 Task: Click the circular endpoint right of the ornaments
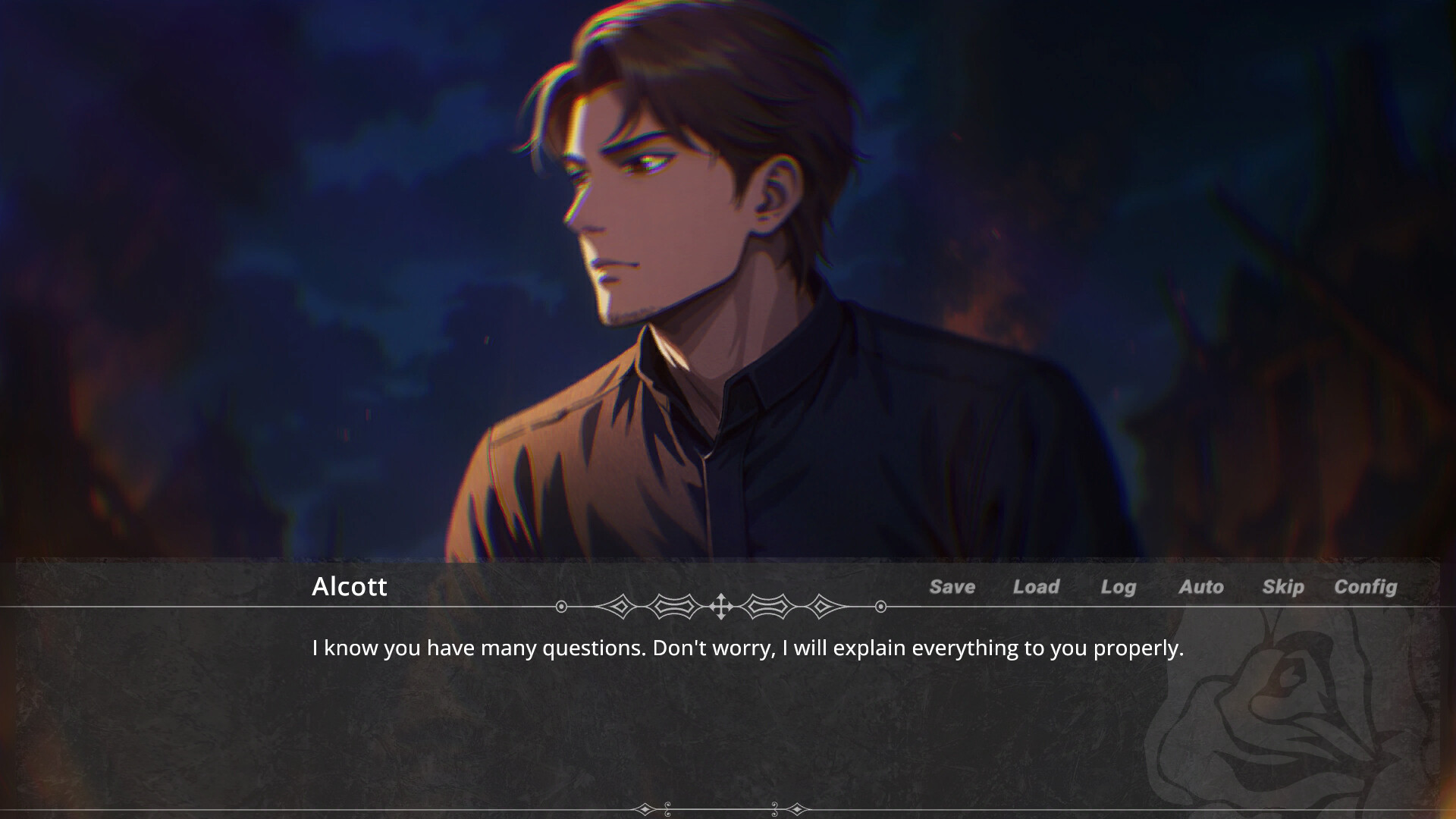pyautogui.click(x=881, y=606)
